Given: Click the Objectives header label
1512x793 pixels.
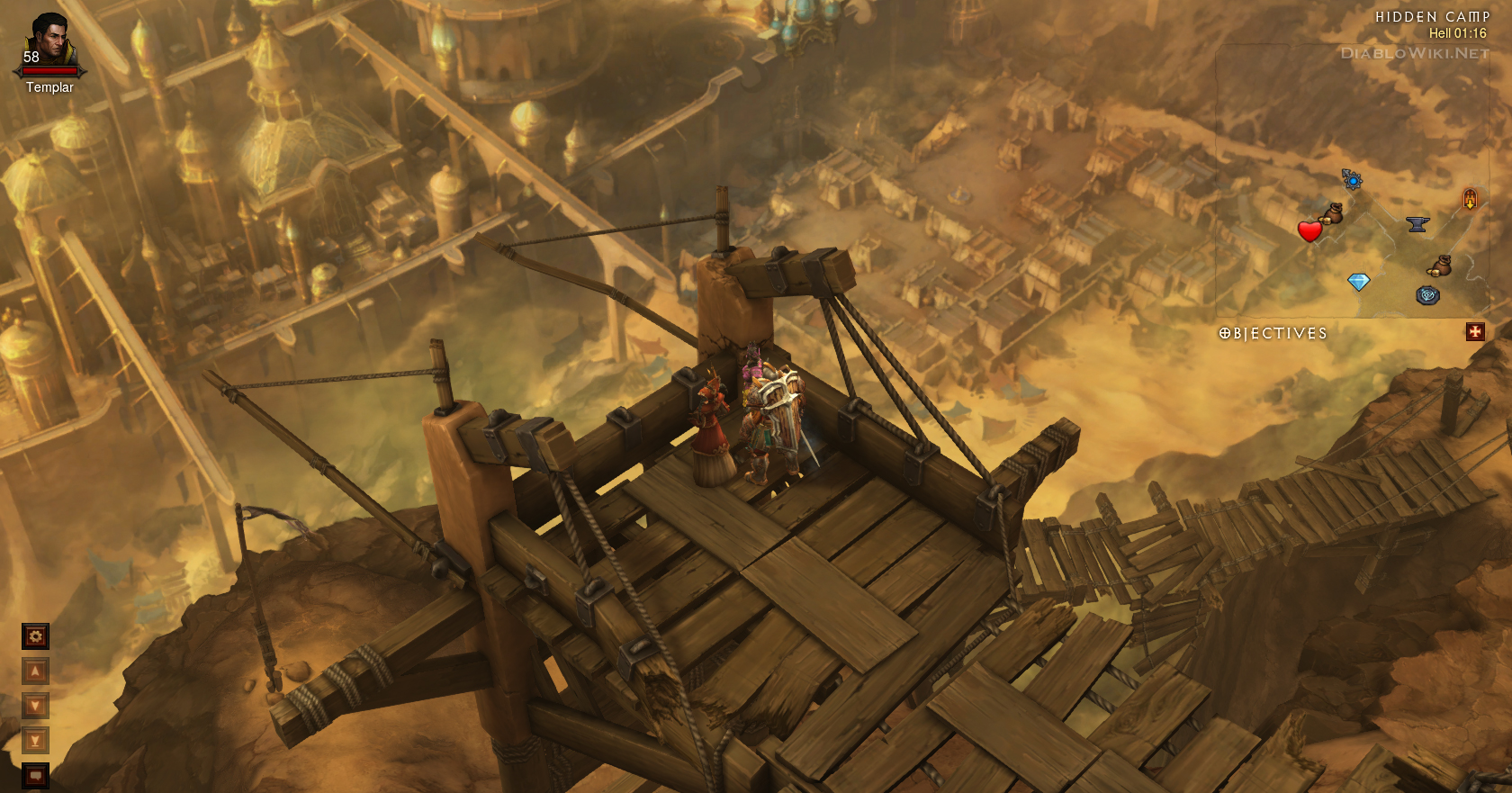Looking at the screenshot, I should point(1273,334).
